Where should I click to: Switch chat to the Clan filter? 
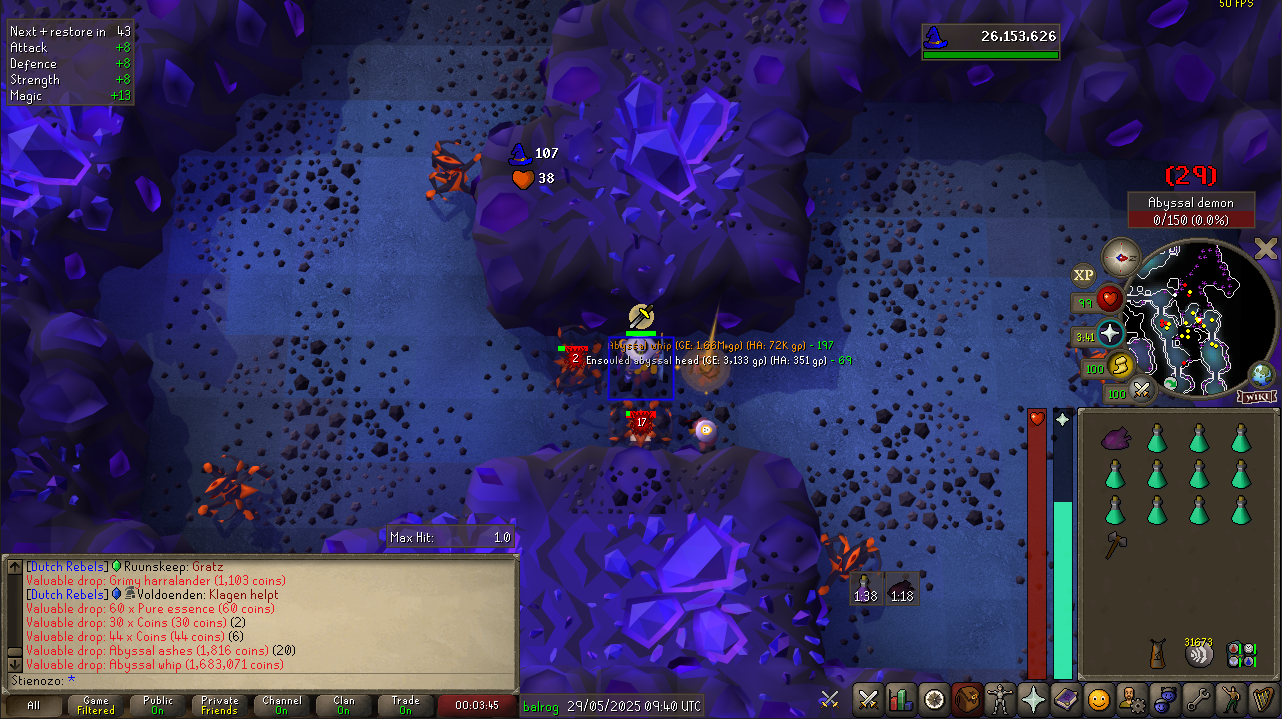pos(344,706)
